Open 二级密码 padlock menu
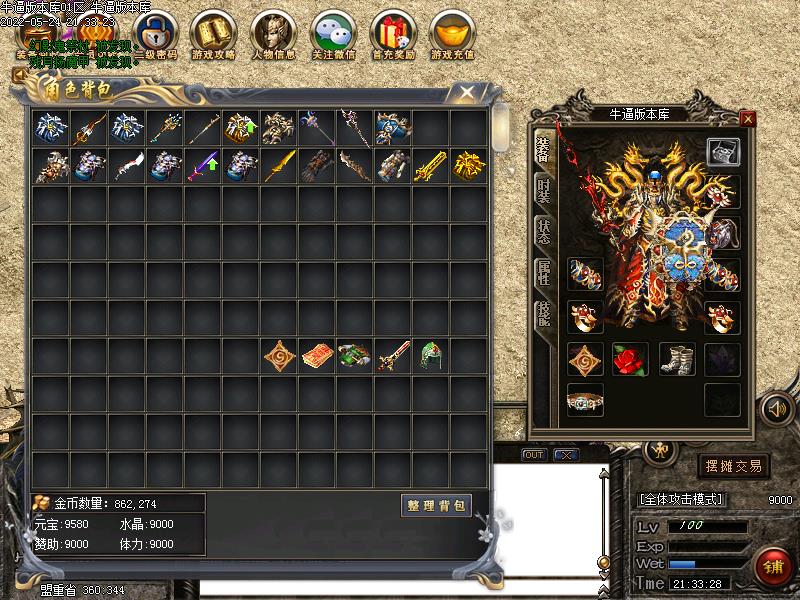This screenshot has height=600, width=800. click(x=155, y=35)
